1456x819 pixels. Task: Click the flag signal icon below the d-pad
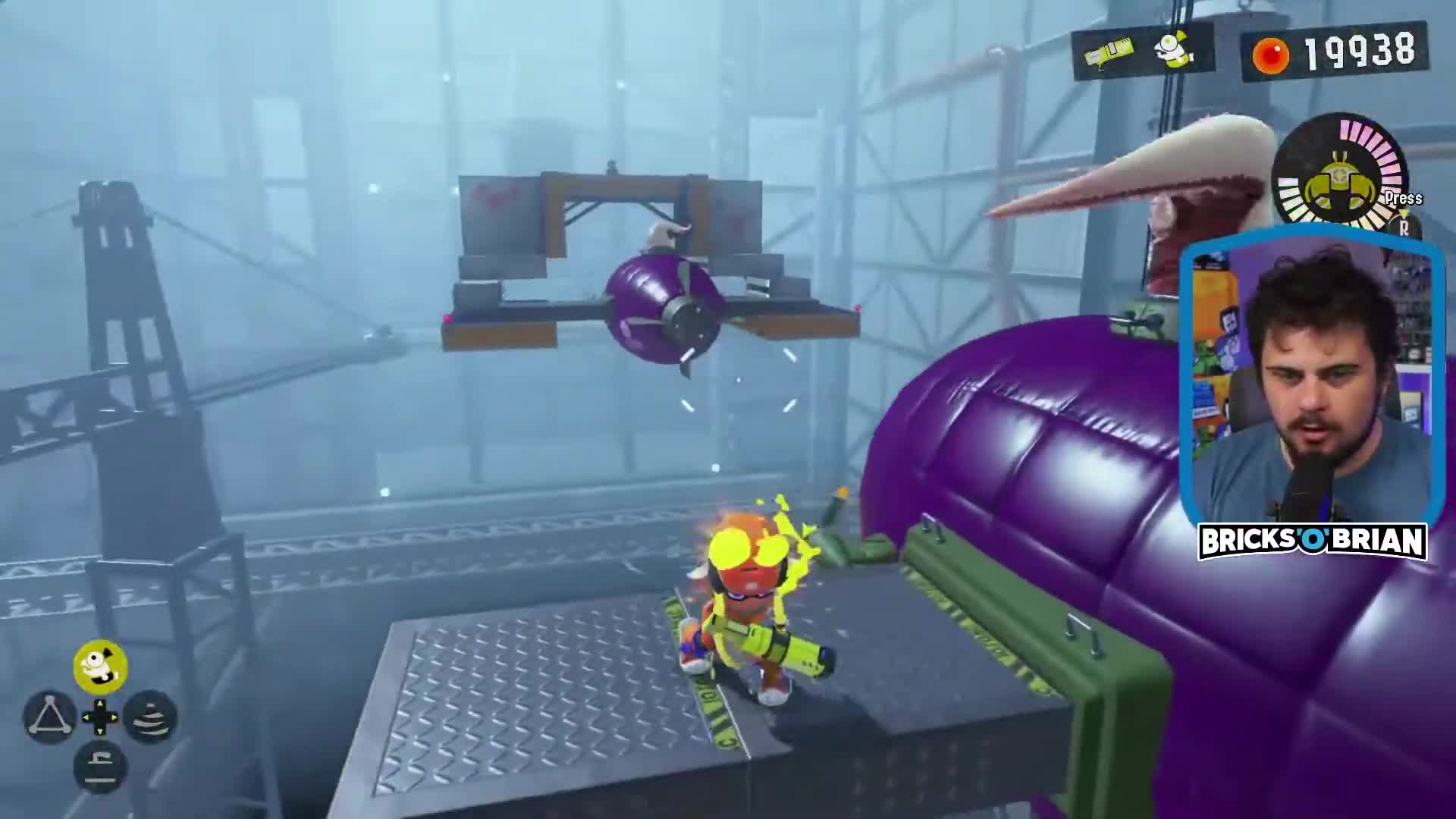pos(100,765)
